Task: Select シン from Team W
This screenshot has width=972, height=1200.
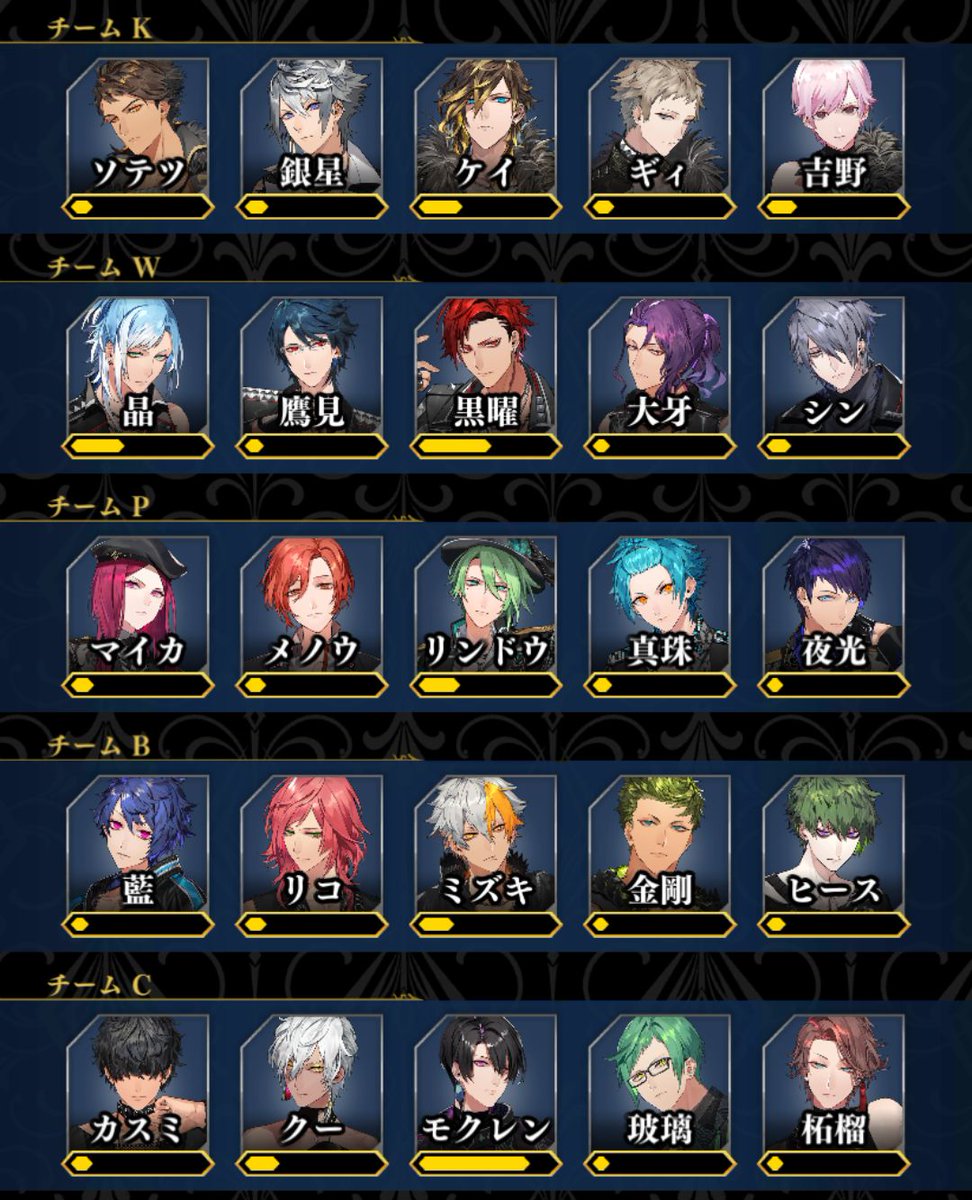Action: pos(834,364)
